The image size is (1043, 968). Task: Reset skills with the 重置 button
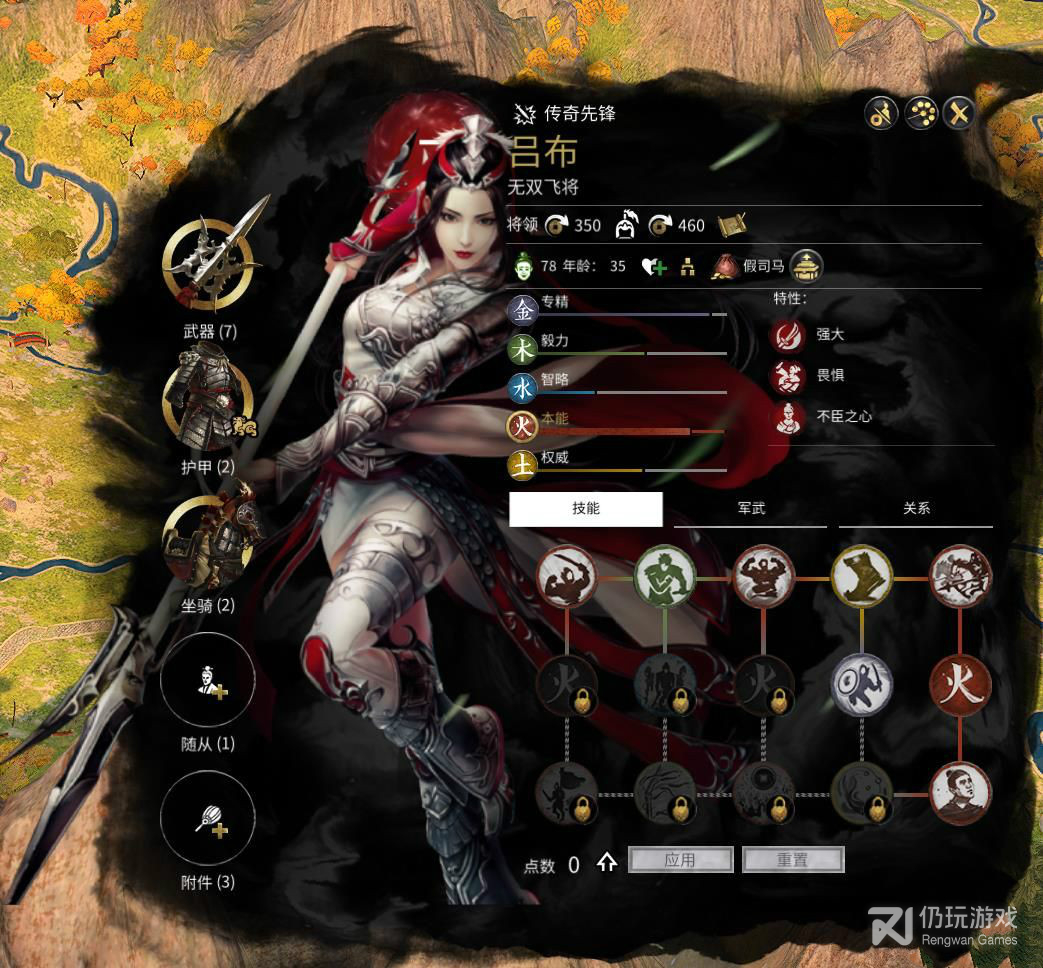(x=793, y=860)
